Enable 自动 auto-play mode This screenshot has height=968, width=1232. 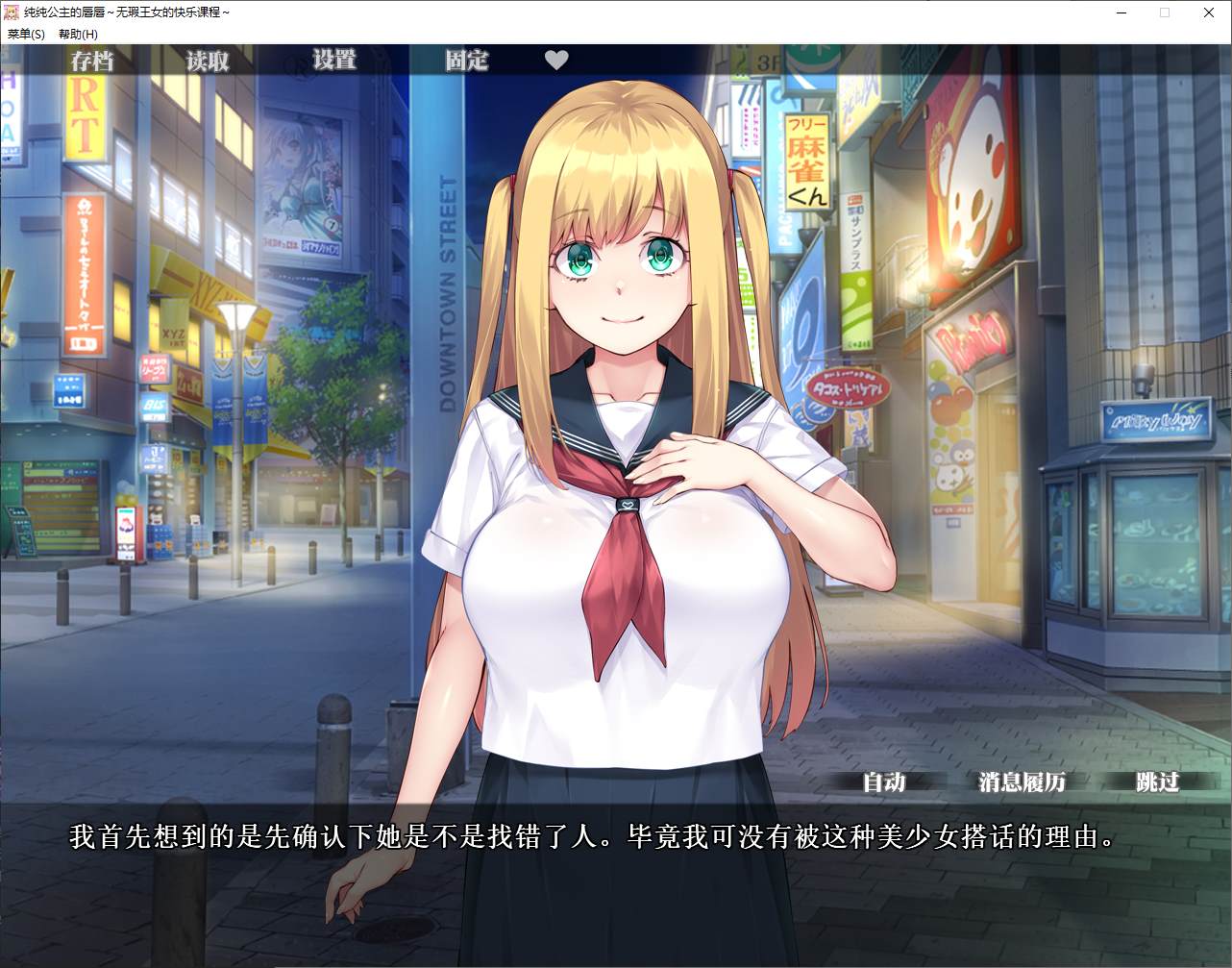tap(884, 782)
